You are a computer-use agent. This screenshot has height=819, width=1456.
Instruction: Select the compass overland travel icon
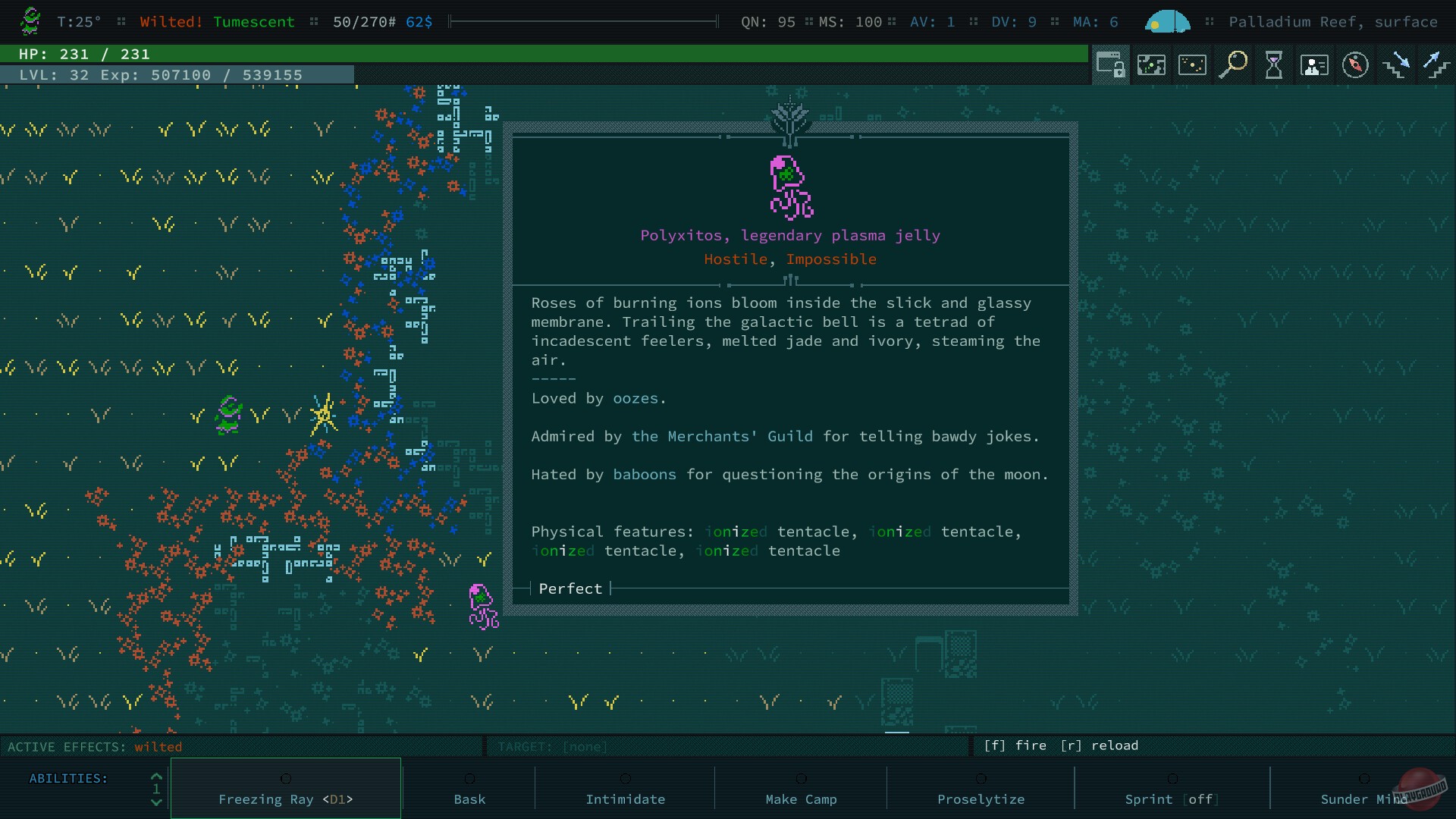point(1357,65)
